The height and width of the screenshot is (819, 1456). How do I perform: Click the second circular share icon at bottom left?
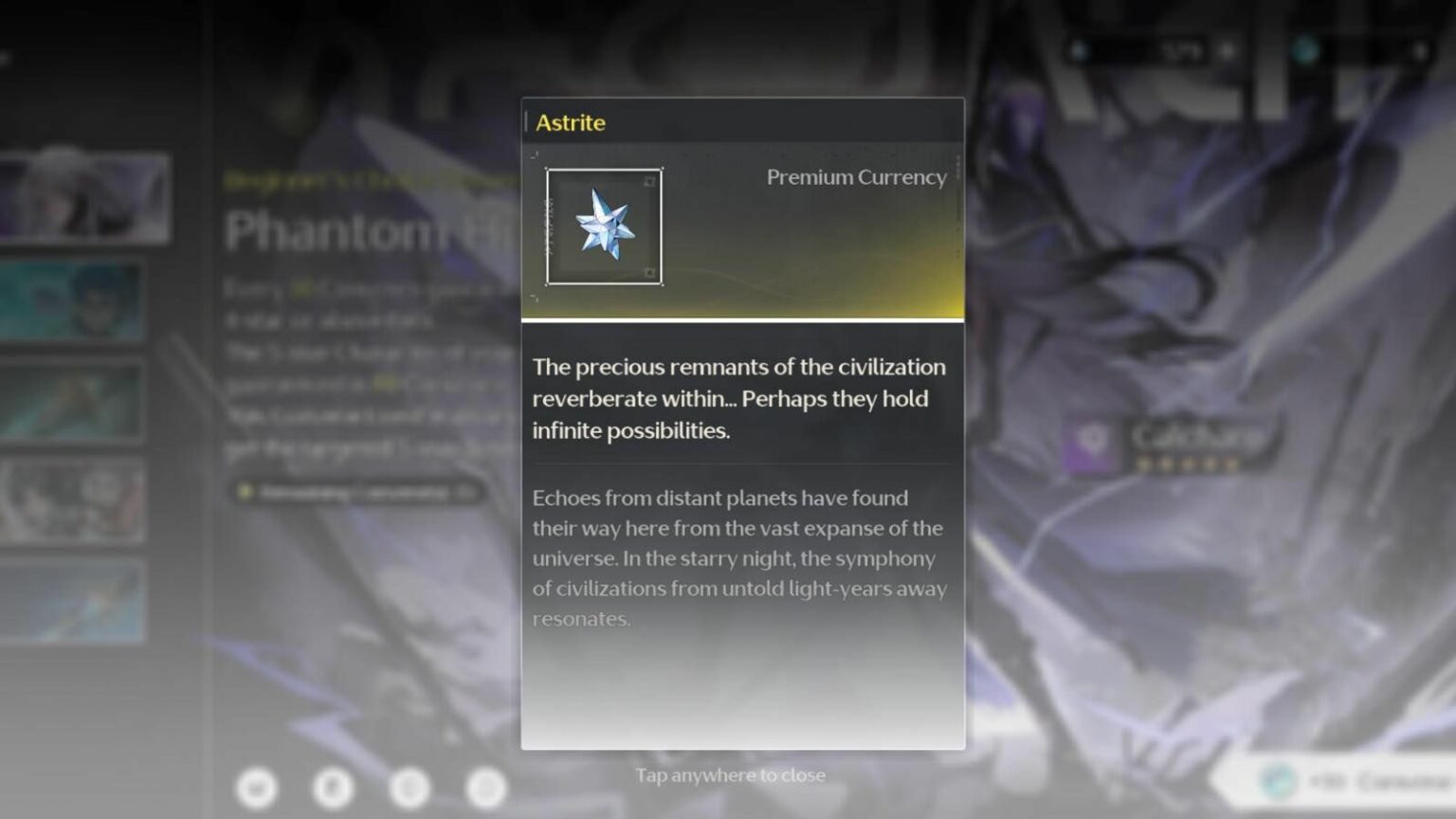(x=332, y=789)
